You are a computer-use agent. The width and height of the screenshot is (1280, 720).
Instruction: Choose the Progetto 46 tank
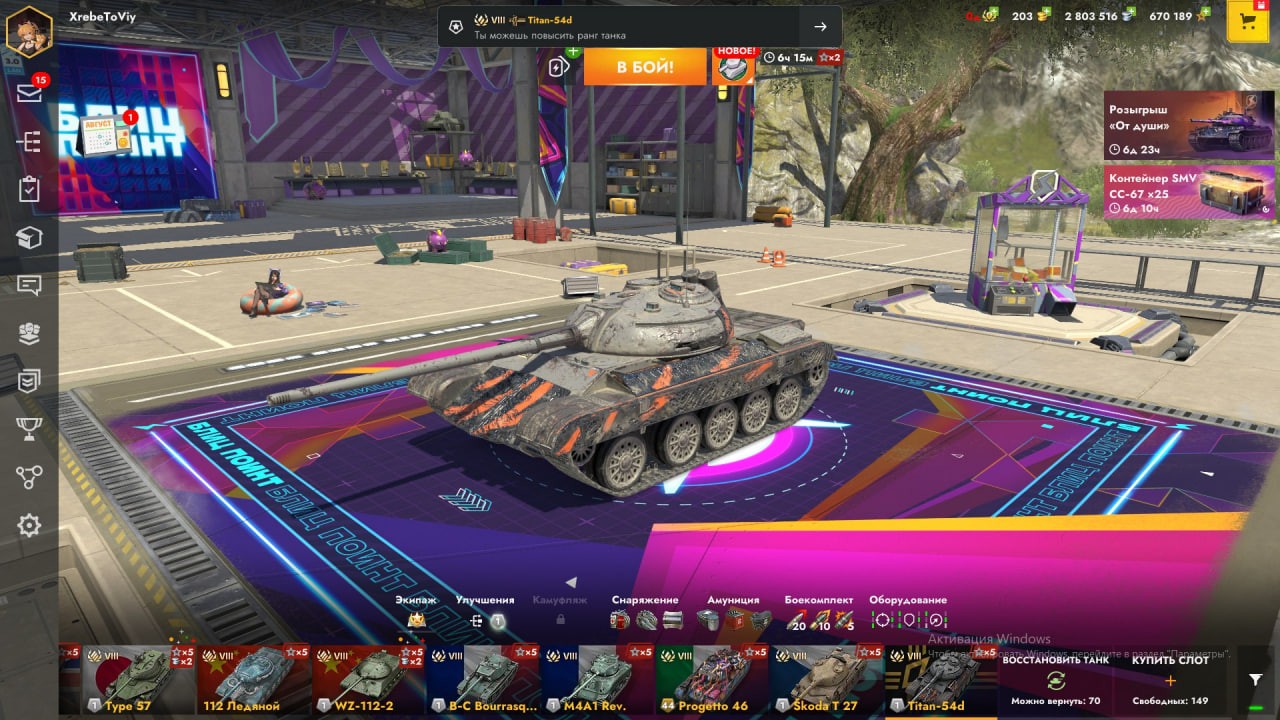pyautogui.click(x=712, y=680)
